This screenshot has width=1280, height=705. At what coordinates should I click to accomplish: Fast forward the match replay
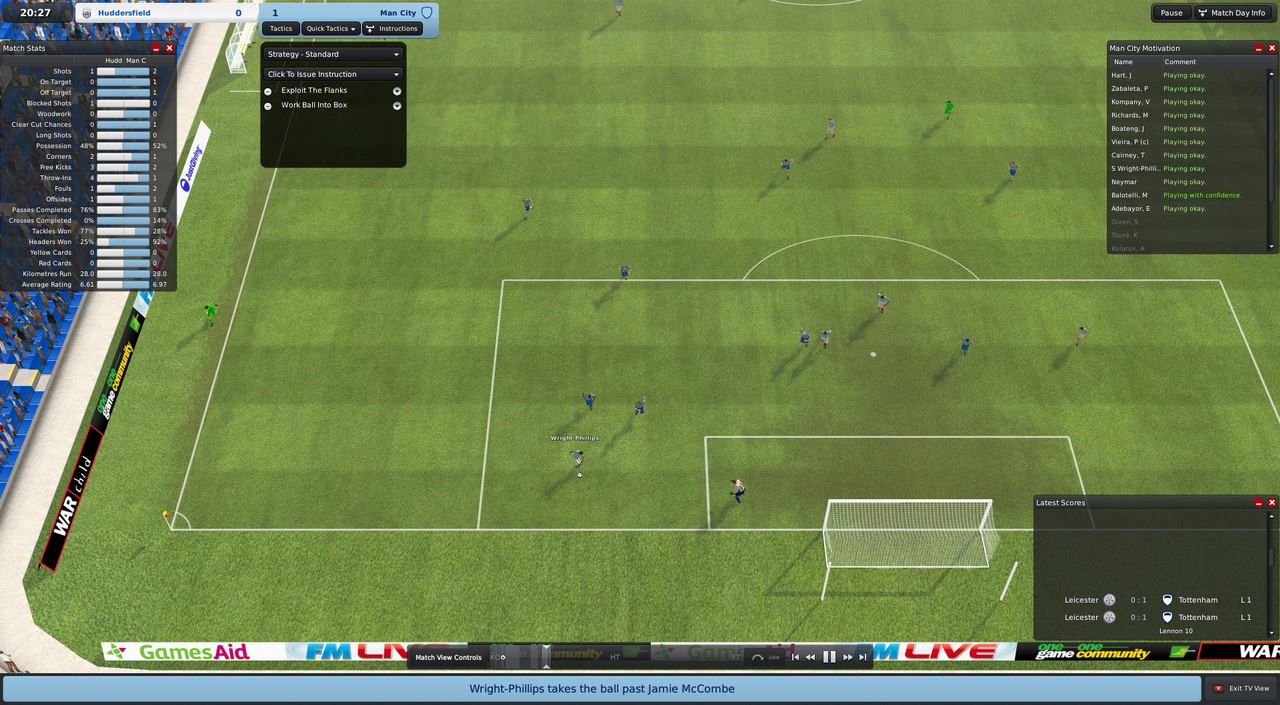847,657
